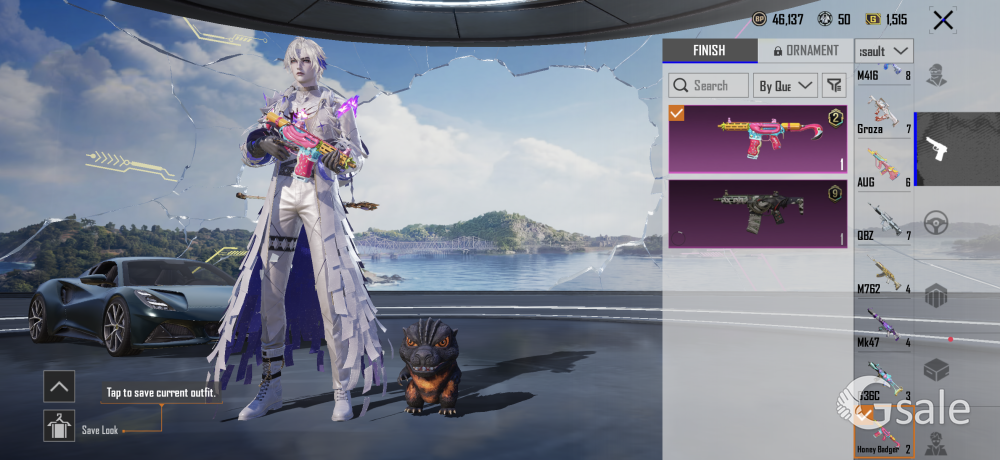This screenshot has height=460, width=1000.
Task: Open the Assault weapon type dropdown
Action: pos(885,51)
